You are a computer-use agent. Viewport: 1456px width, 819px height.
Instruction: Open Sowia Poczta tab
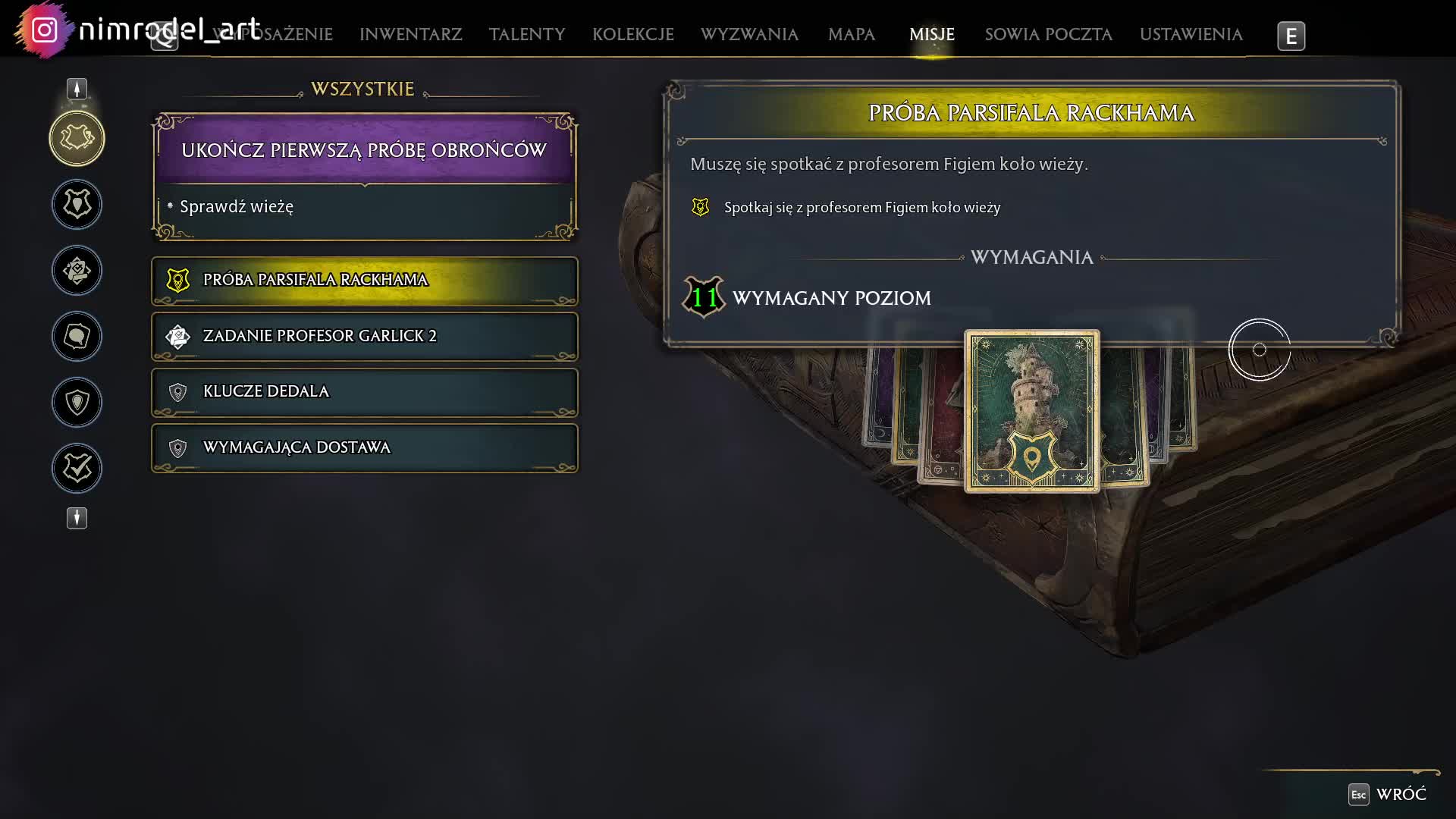[1048, 35]
